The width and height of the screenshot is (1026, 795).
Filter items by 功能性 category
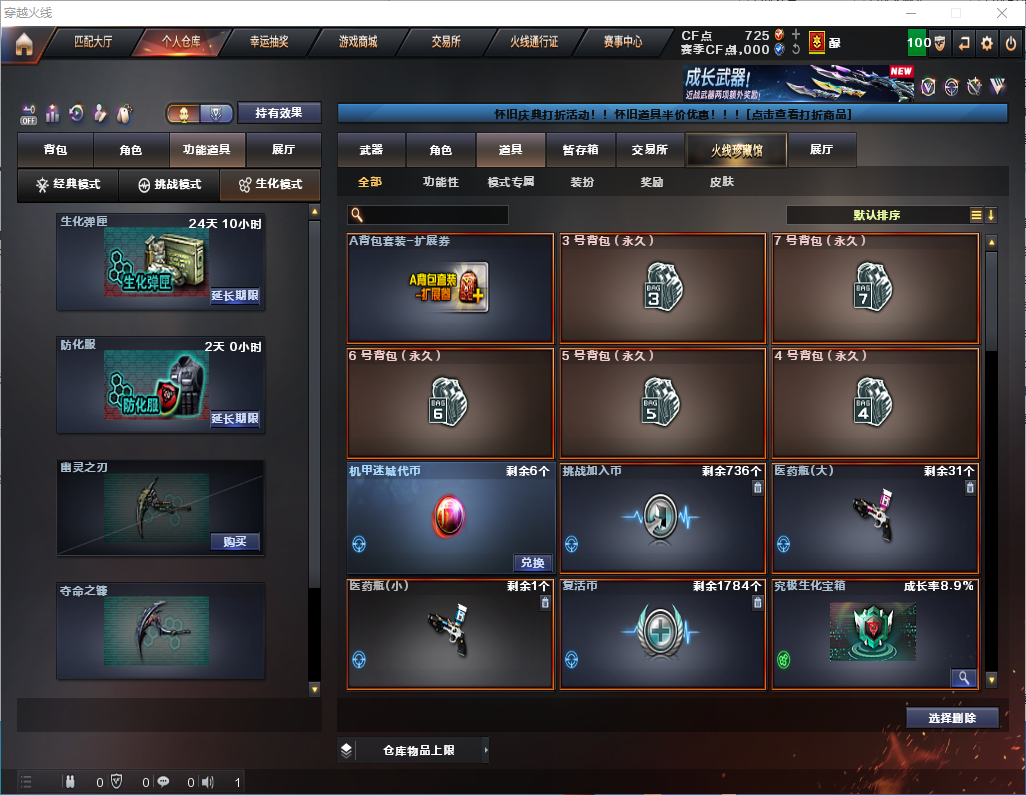[440, 182]
